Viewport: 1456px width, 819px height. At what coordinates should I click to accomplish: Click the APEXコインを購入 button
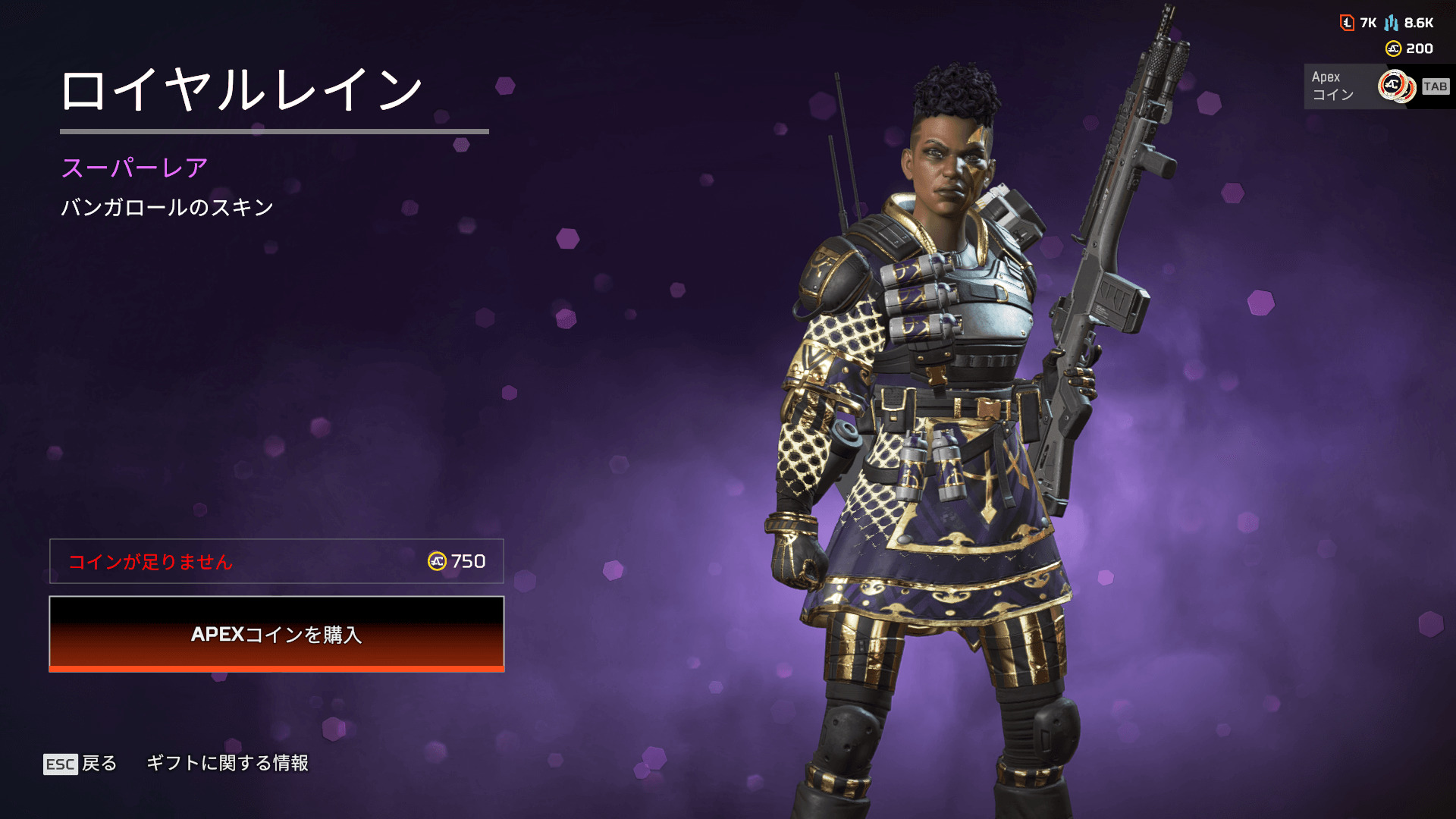(x=277, y=634)
